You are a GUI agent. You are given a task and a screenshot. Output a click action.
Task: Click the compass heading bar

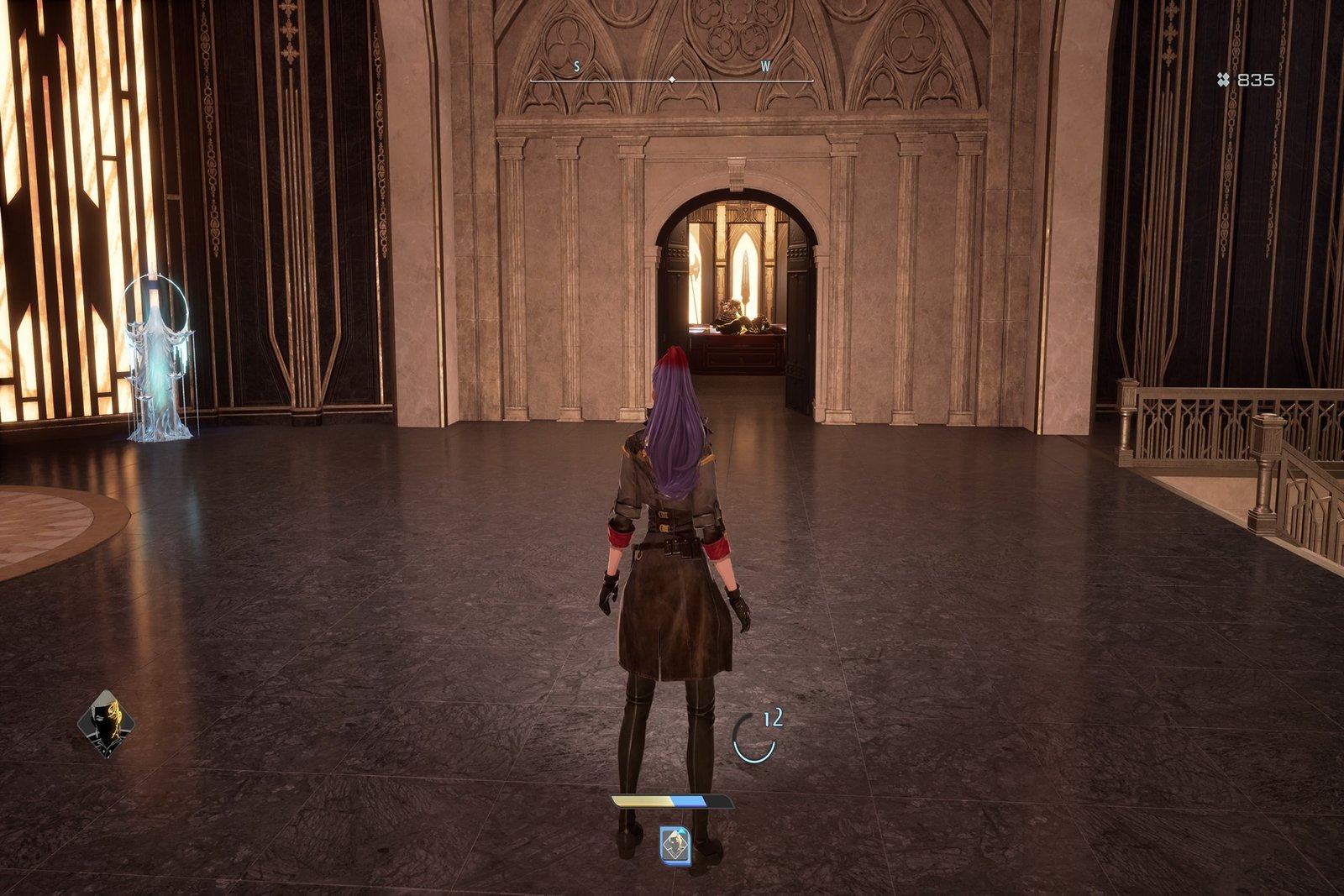671,80
